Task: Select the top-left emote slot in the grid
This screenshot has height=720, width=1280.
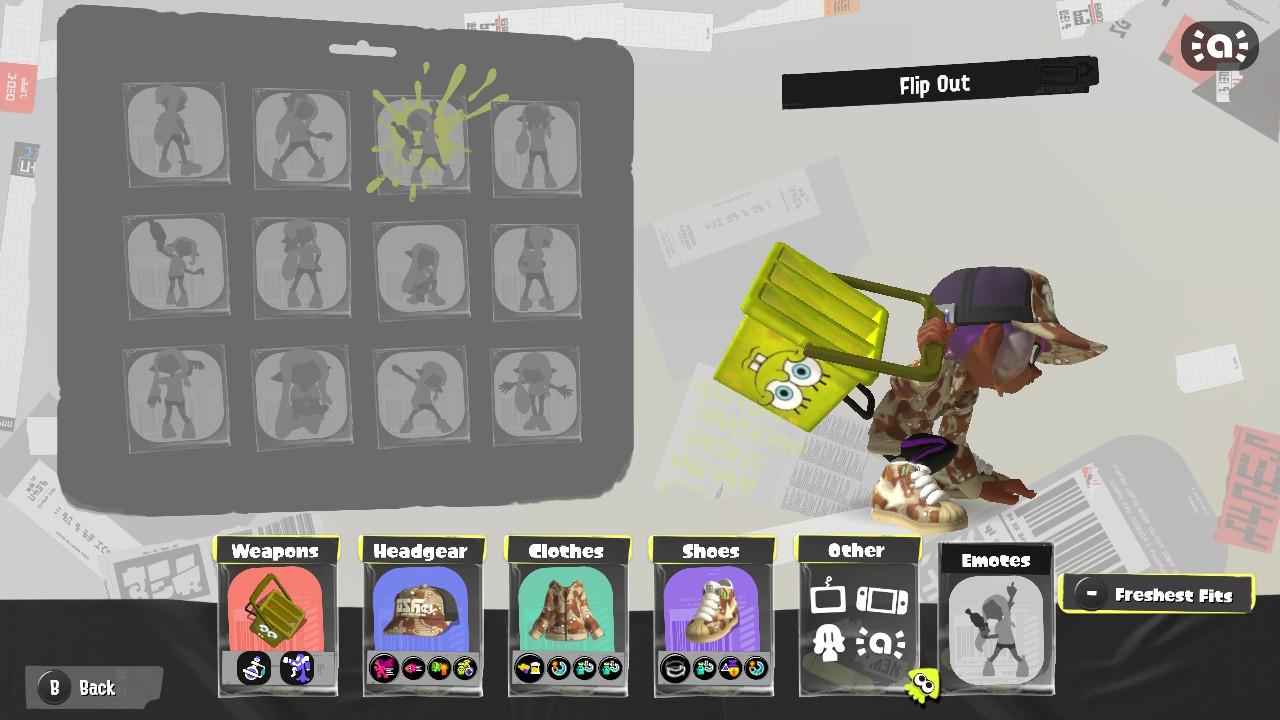Action: click(176, 135)
